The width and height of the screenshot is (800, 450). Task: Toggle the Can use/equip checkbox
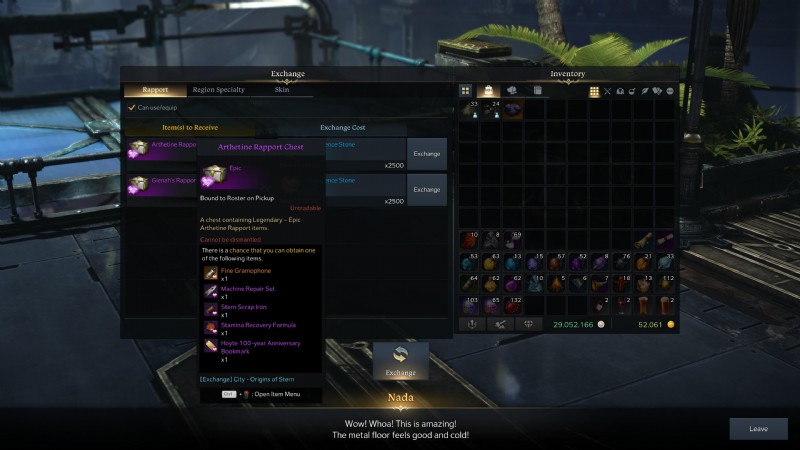[x=132, y=108]
